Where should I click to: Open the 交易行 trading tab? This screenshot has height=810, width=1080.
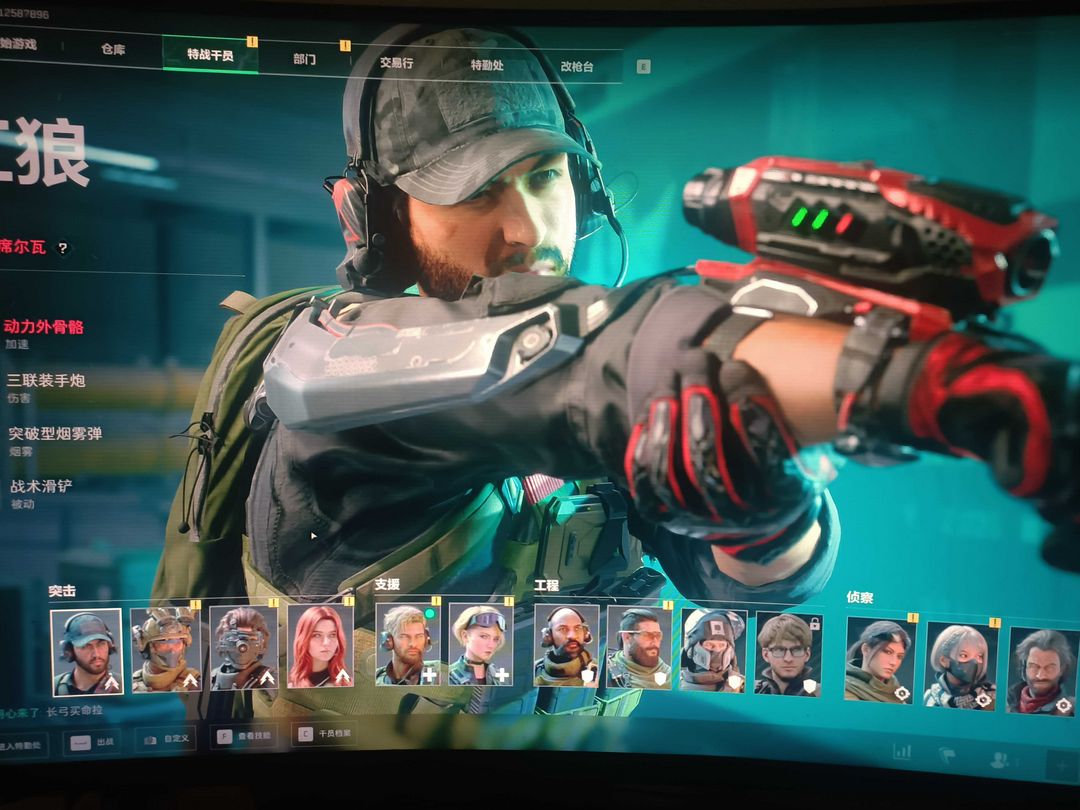click(396, 63)
